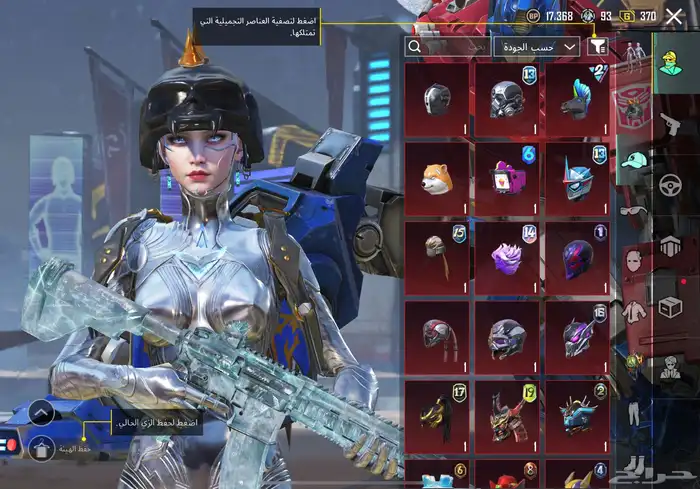Viewport: 700px width, 489px height.
Task: Select the black and gold level 17 helmet
Action: coord(437,416)
